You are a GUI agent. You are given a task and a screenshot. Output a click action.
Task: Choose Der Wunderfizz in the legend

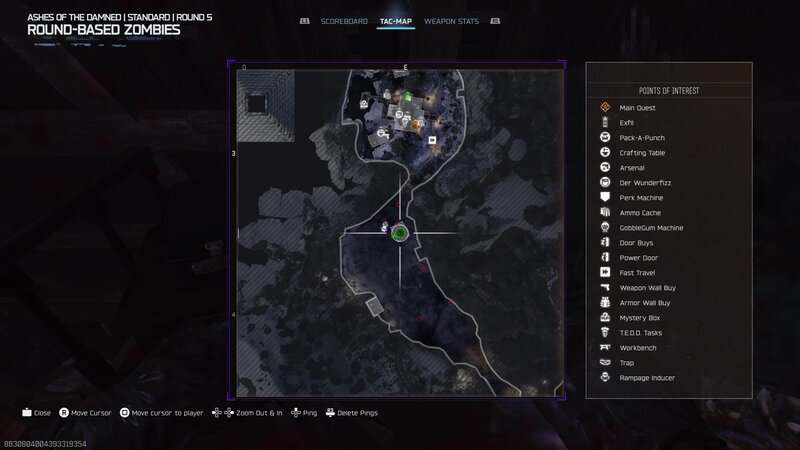pyautogui.click(x=642, y=183)
